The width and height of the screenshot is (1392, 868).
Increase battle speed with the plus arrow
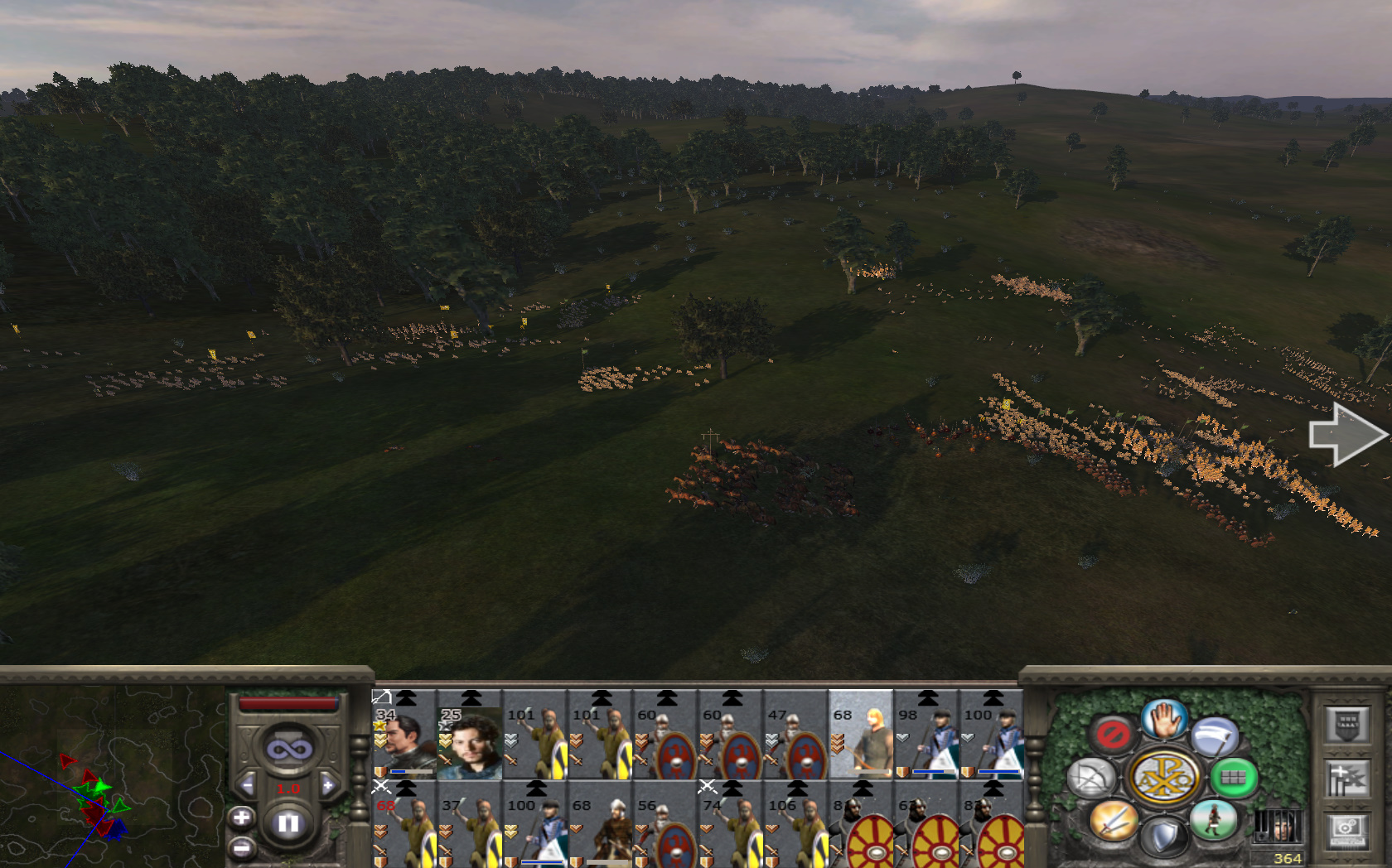328,785
